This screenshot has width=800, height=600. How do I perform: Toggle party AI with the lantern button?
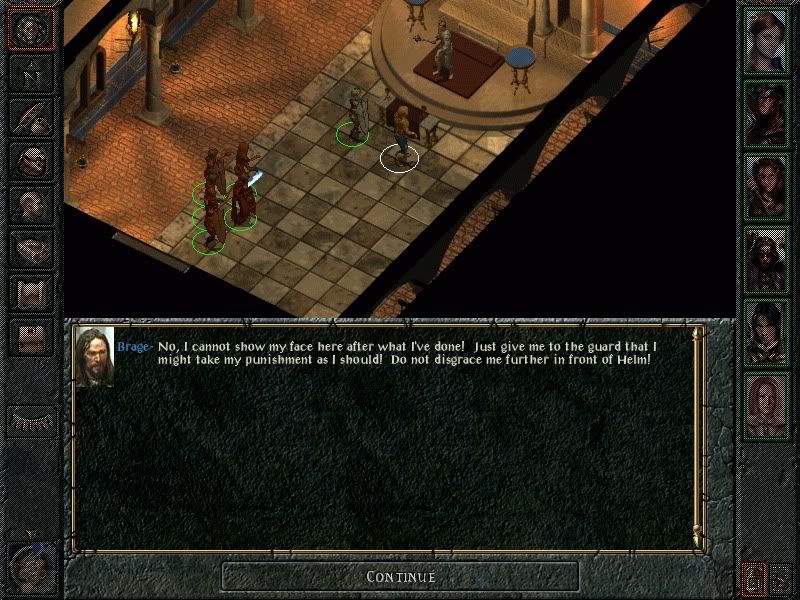point(752,576)
